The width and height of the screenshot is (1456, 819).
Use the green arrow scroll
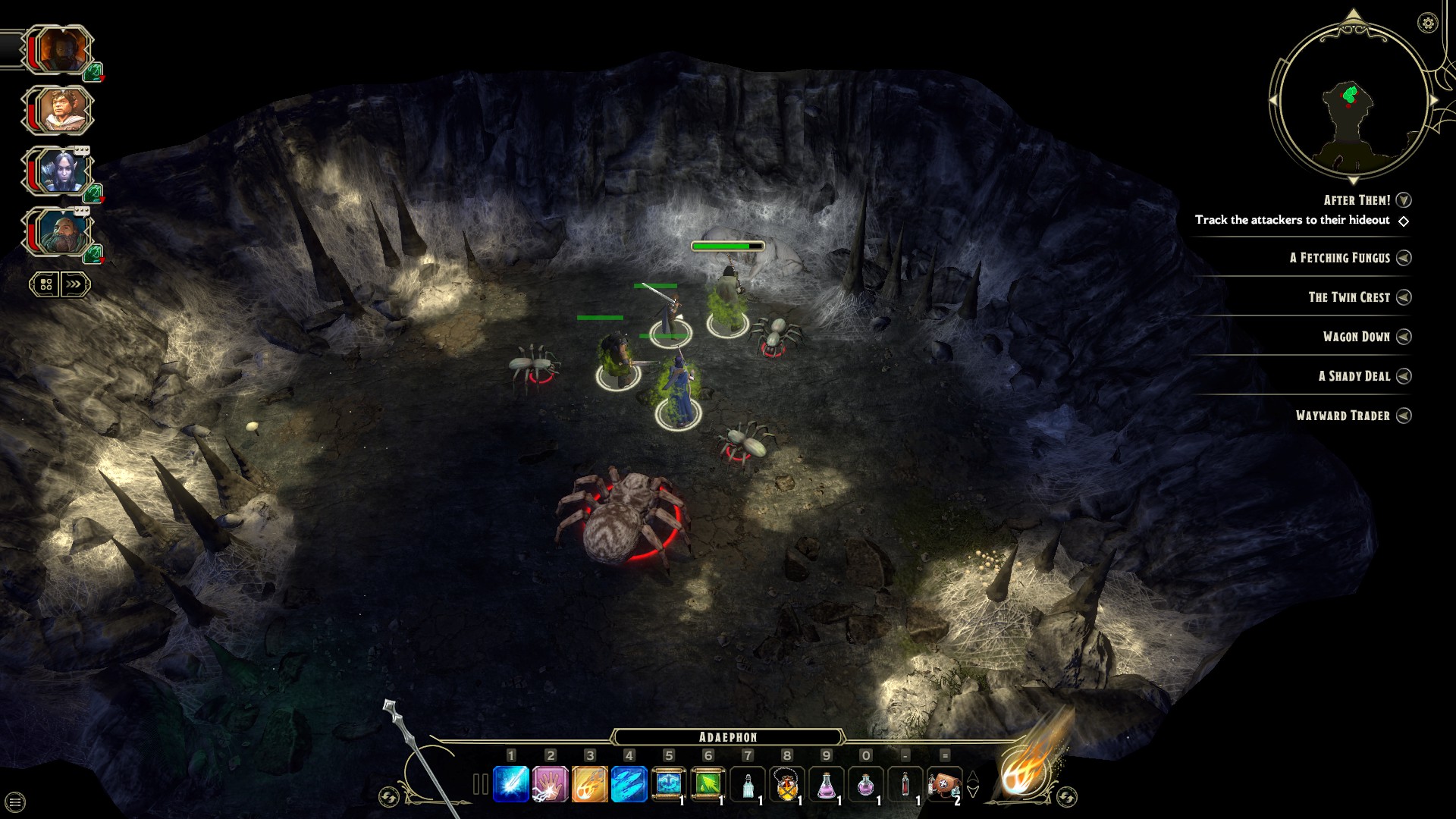[708, 784]
